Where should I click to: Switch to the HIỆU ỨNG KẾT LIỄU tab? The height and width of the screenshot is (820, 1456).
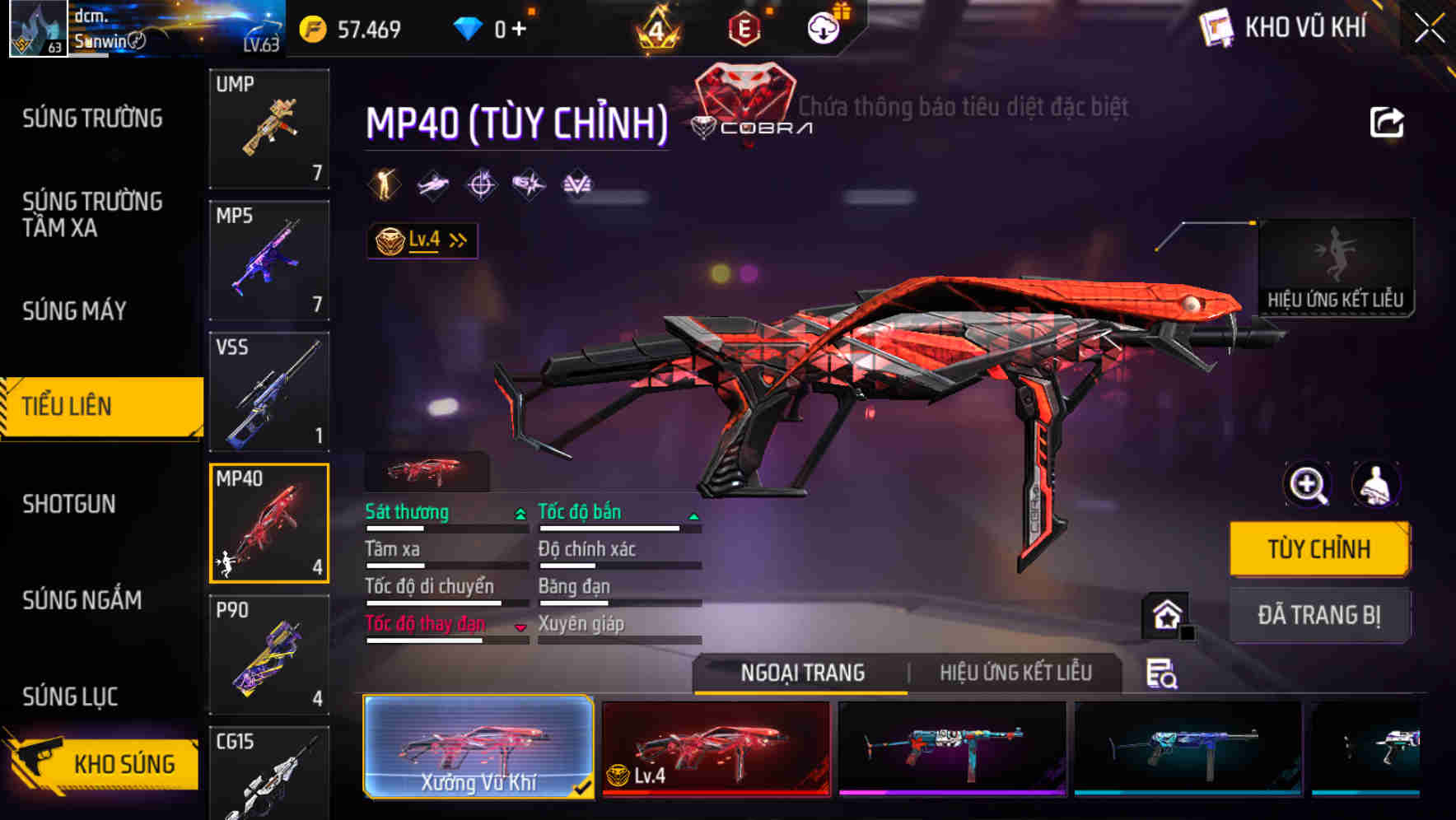click(x=1017, y=673)
